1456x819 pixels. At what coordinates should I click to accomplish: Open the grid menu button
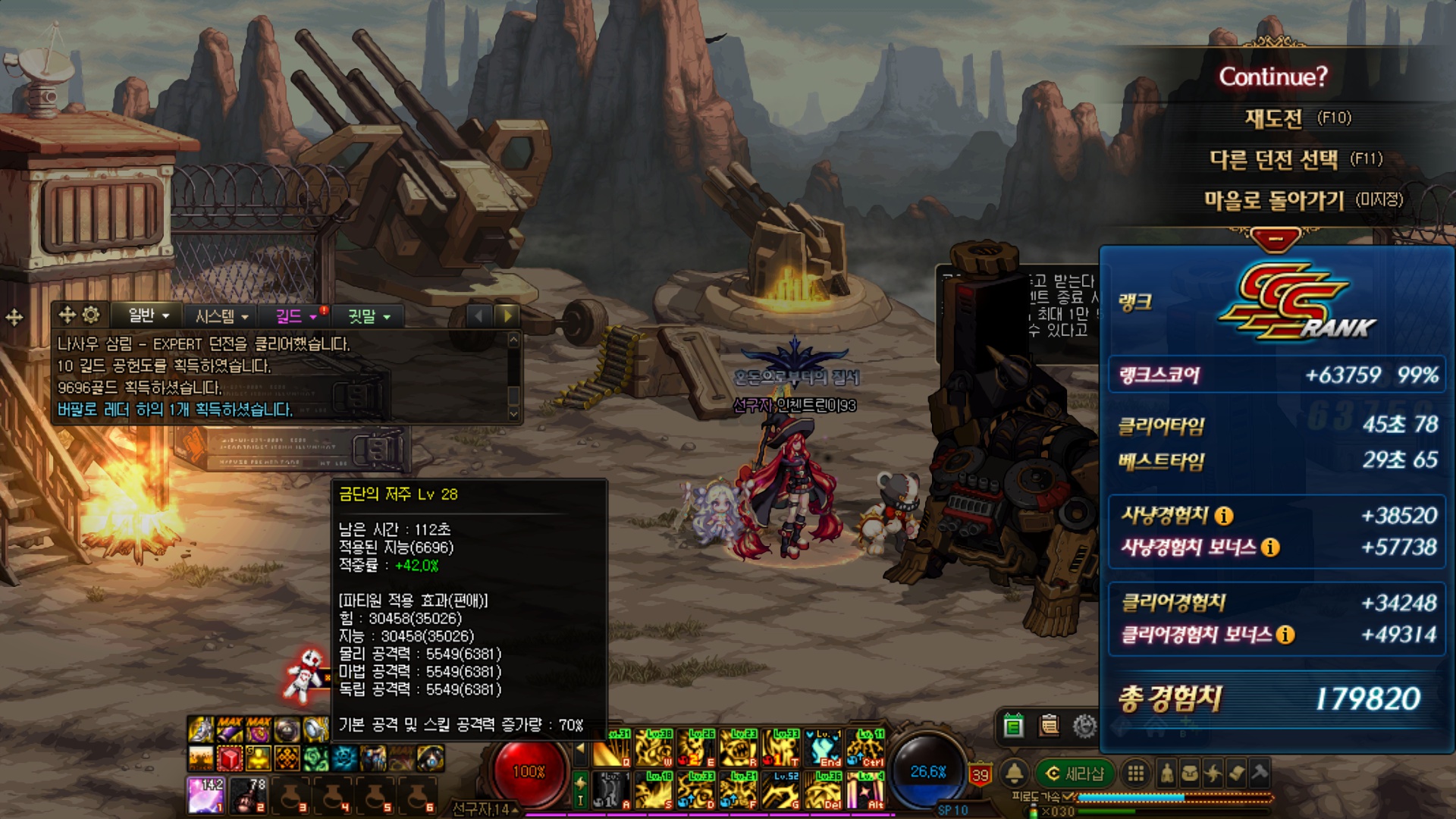(x=1135, y=773)
